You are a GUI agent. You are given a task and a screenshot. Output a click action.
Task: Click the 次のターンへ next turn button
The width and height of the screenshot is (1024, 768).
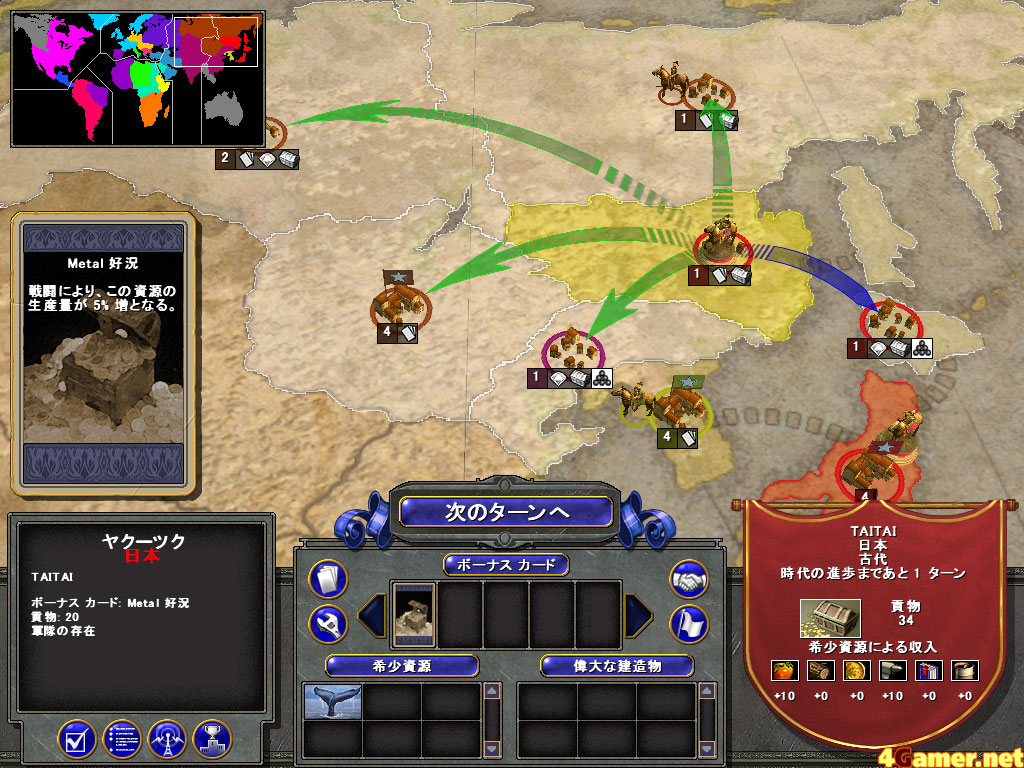click(506, 511)
